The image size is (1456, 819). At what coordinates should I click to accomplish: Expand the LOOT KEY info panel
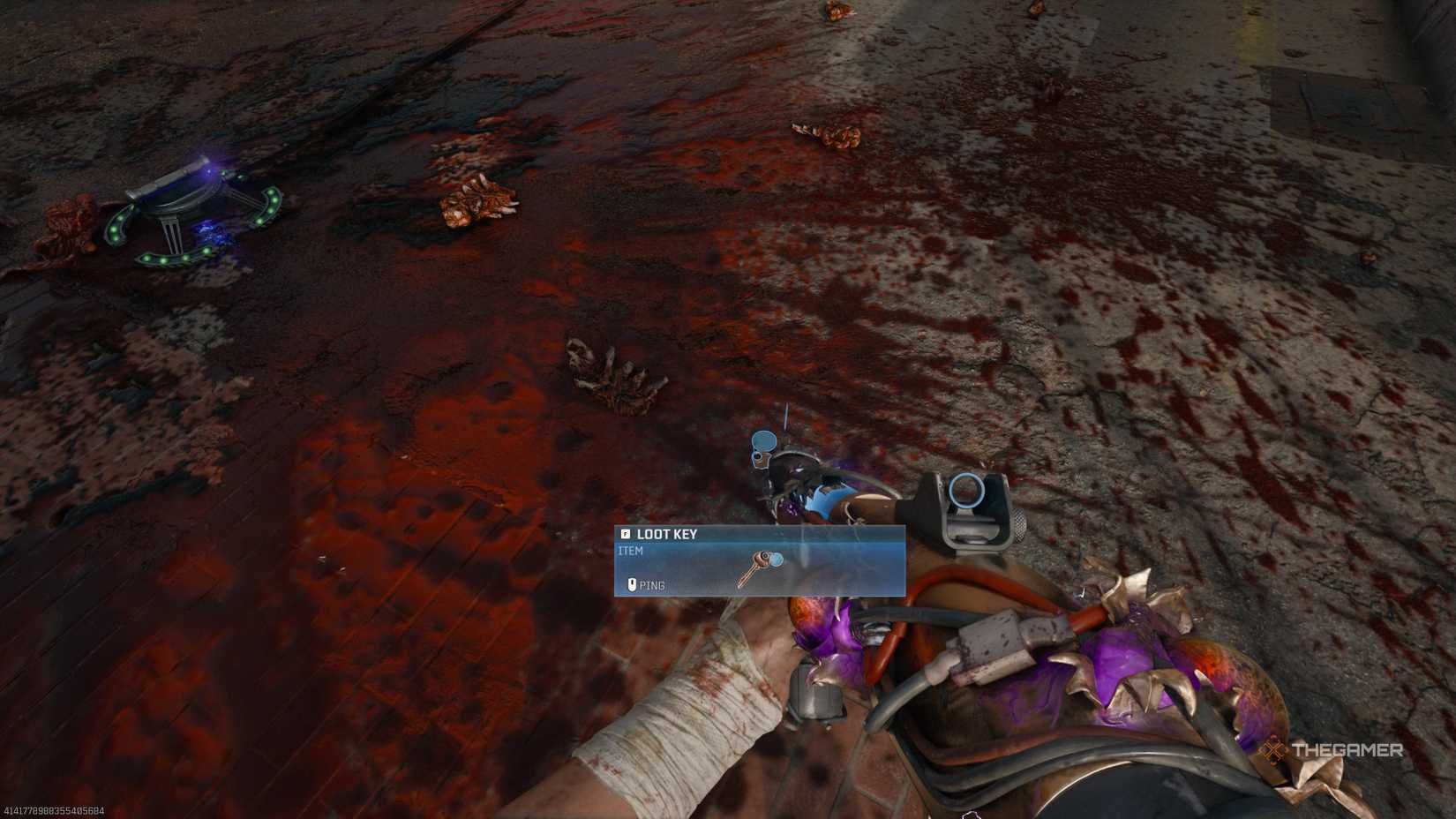(x=759, y=561)
